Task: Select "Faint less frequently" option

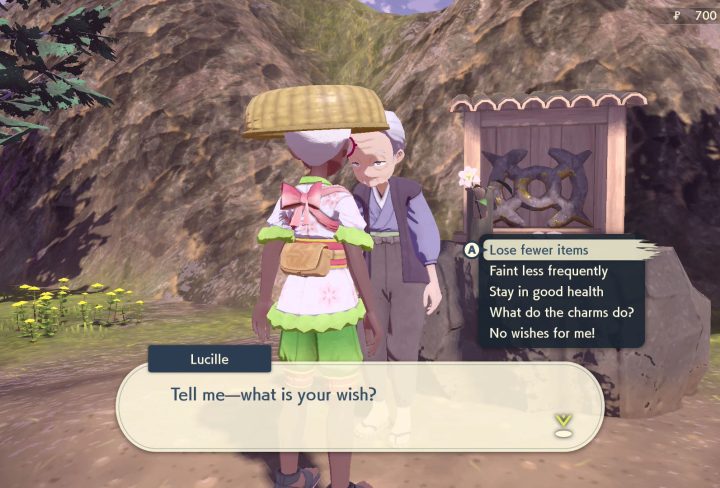Action: click(548, 271)
